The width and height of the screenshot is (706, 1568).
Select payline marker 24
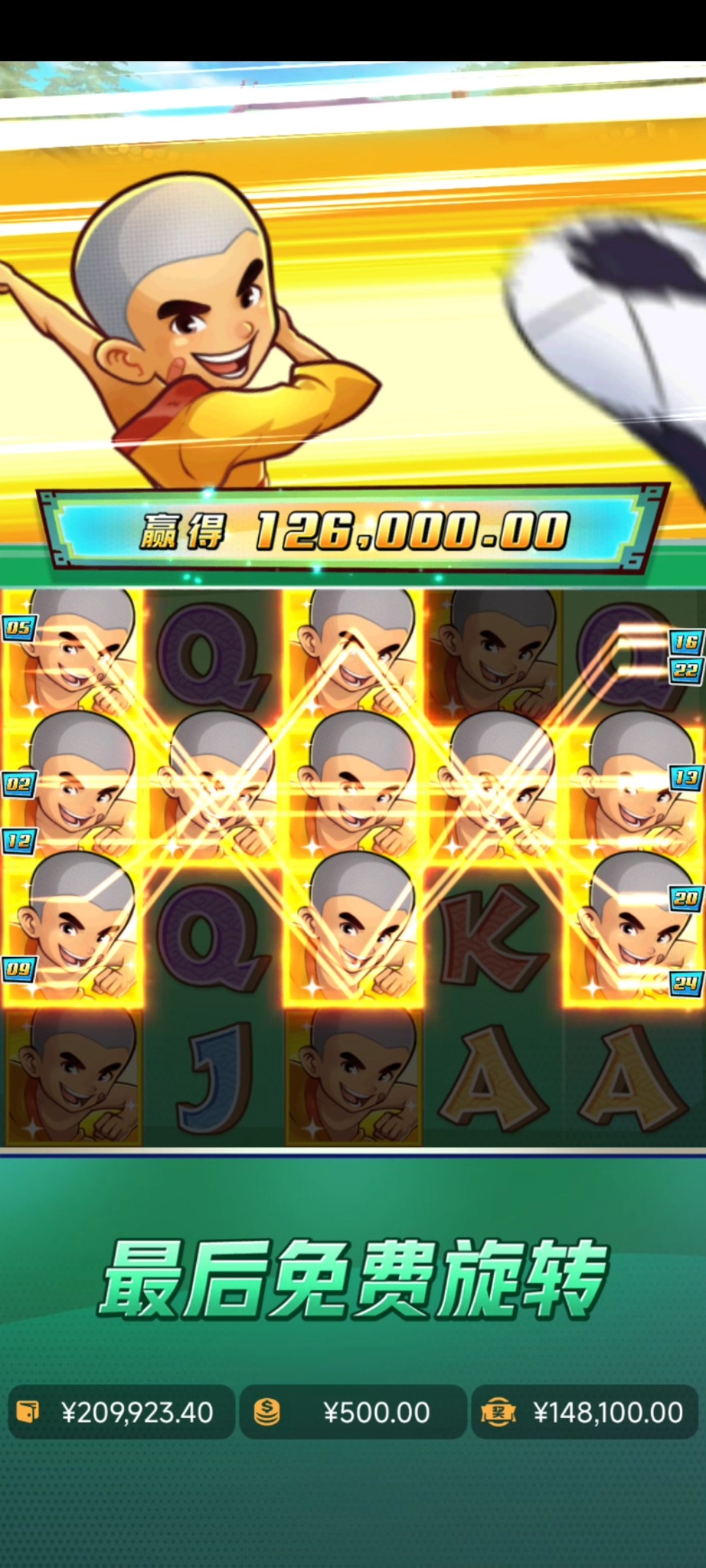(686, 982)
